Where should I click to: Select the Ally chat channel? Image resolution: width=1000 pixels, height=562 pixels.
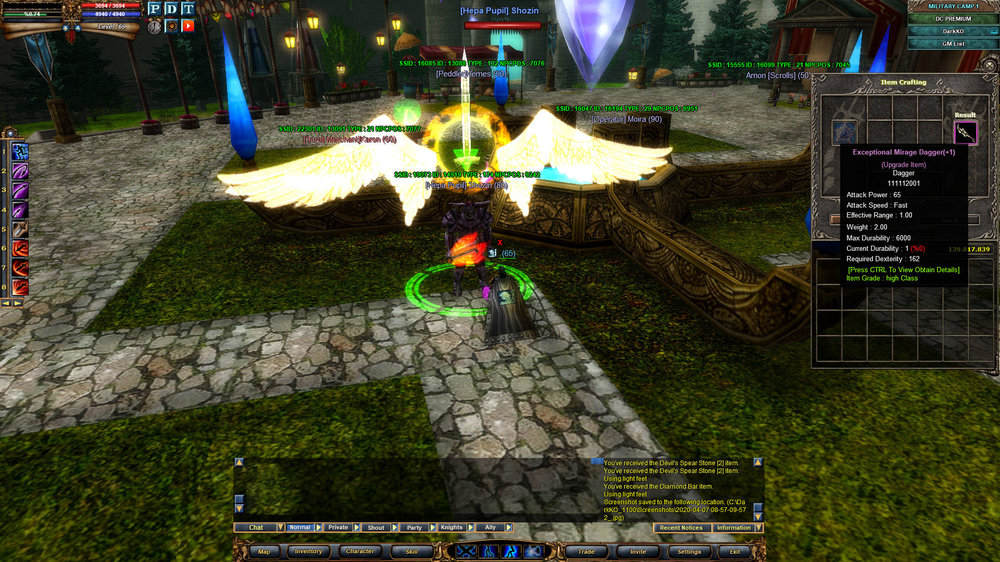tap(490, 527)
